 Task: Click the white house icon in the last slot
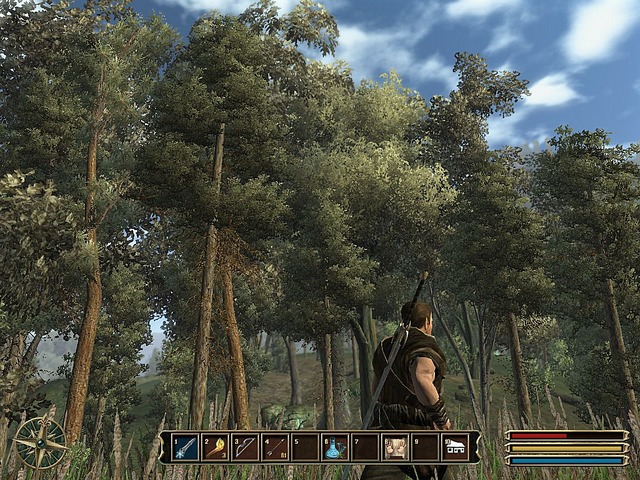click(455, 447)
